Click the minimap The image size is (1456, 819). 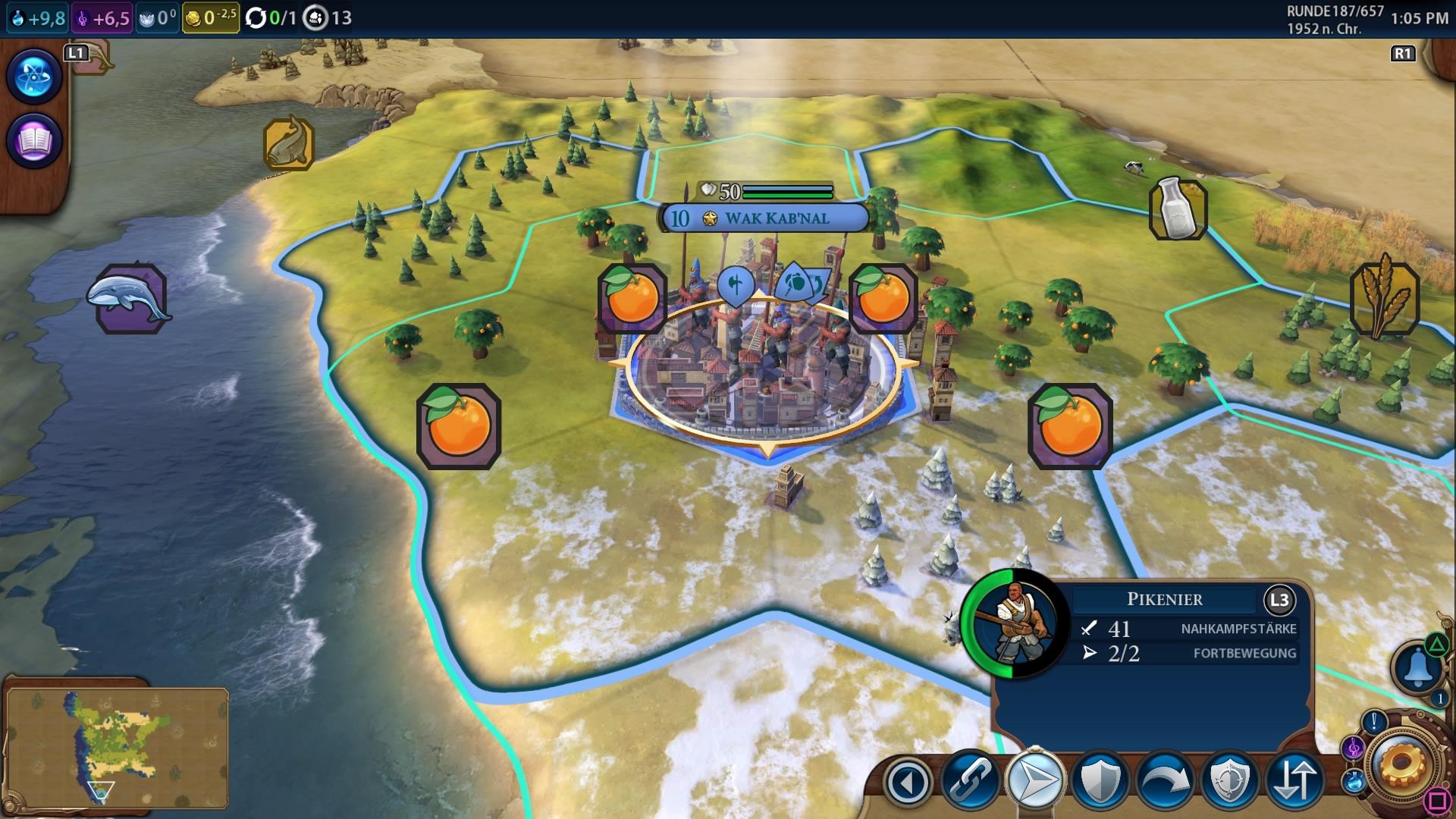[x=117, y=746]
